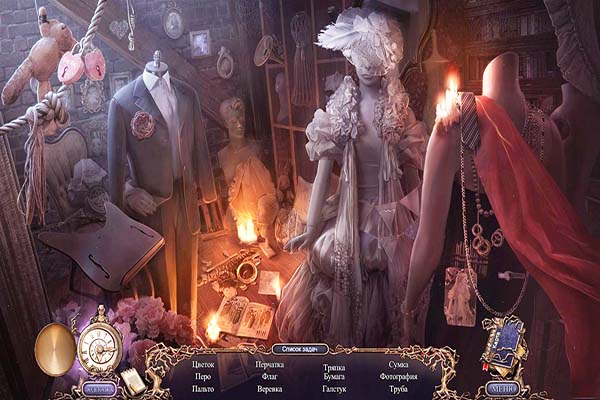This screenshot has height=400, width=600.
Task: Click the Список задач header
Action: pos(299,348)
